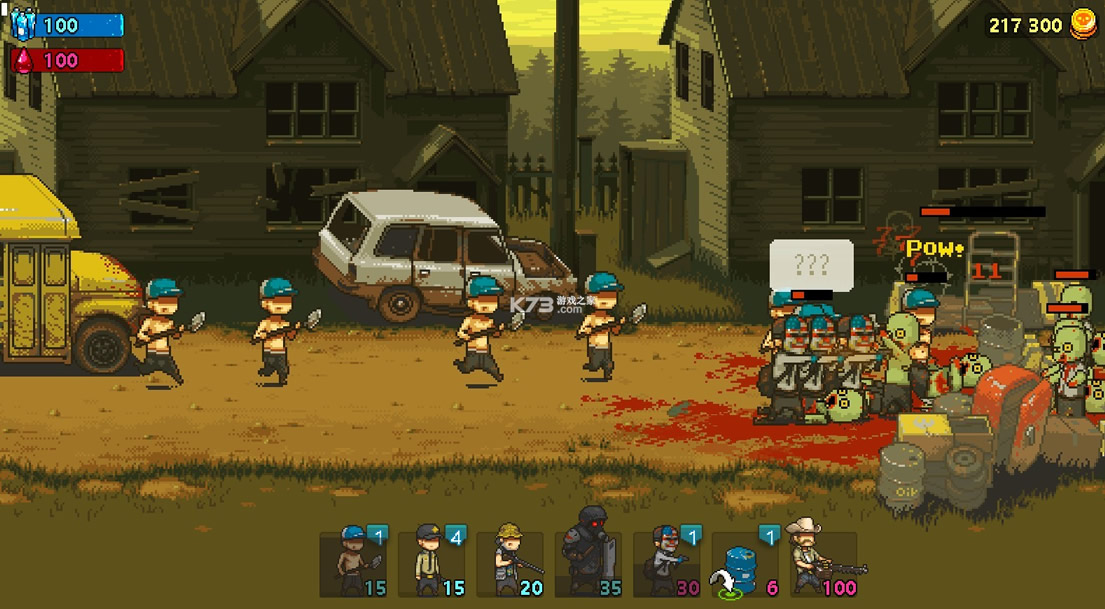Deploy the shirtless shovel unit in blue cap
The width and height of the screenshot is (1105, 609).
[353, 563]
